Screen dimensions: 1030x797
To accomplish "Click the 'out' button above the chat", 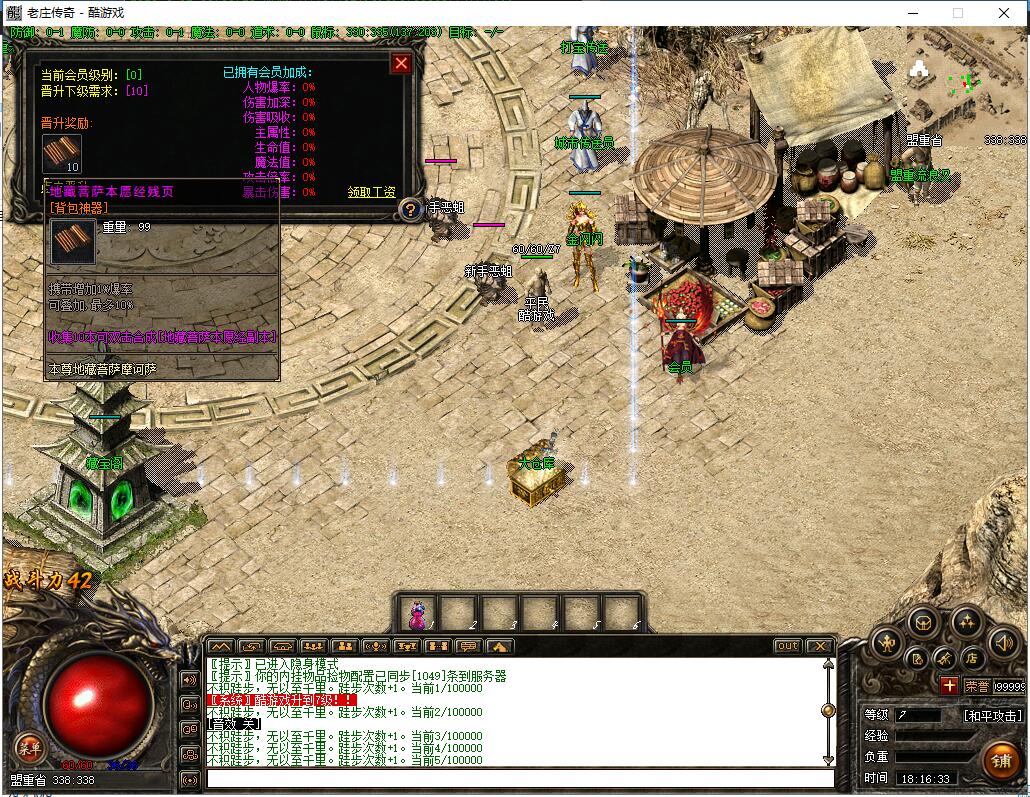I will pos(788,646).
